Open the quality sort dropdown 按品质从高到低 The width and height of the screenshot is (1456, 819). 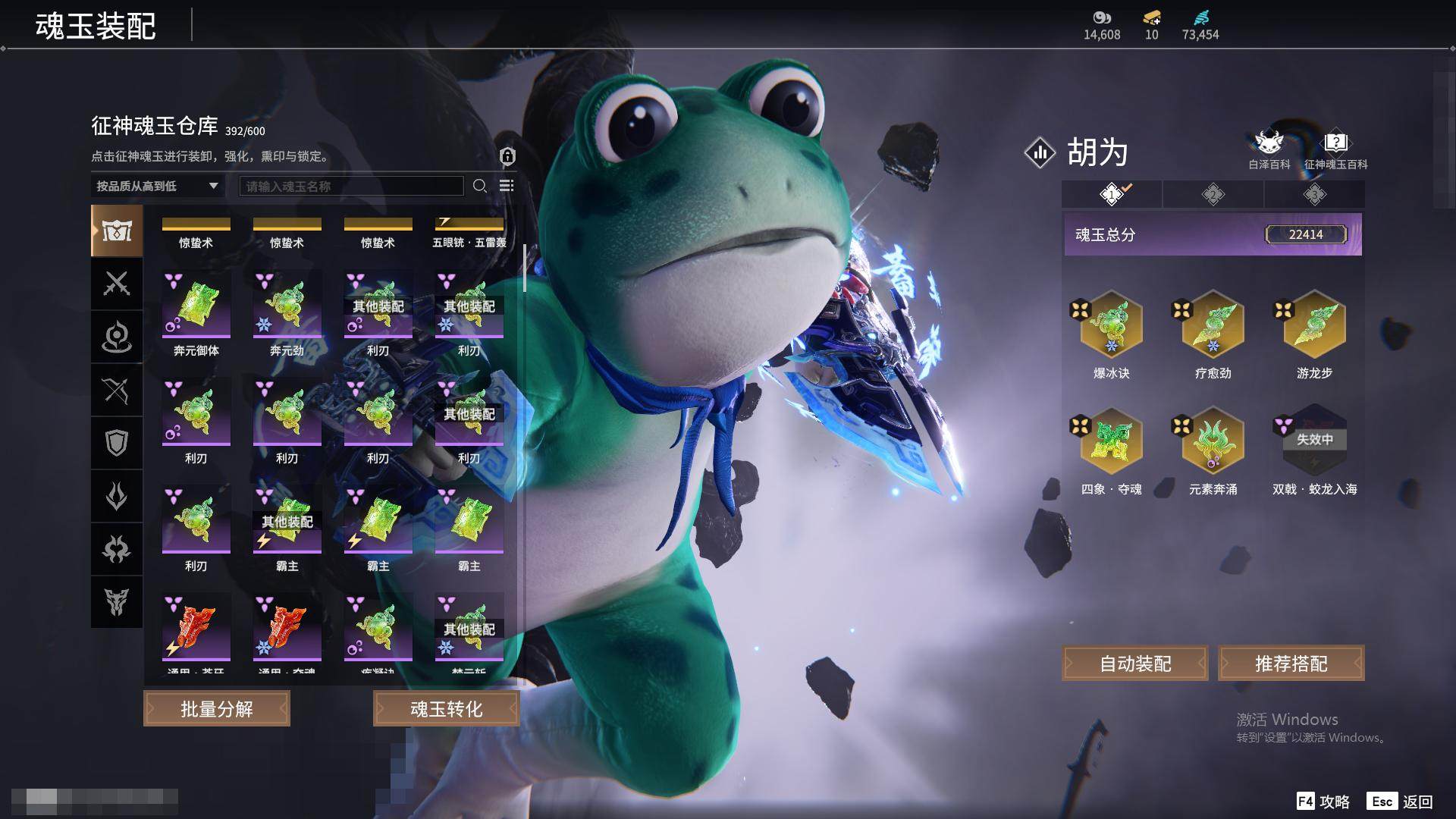[x=157, y=186]
